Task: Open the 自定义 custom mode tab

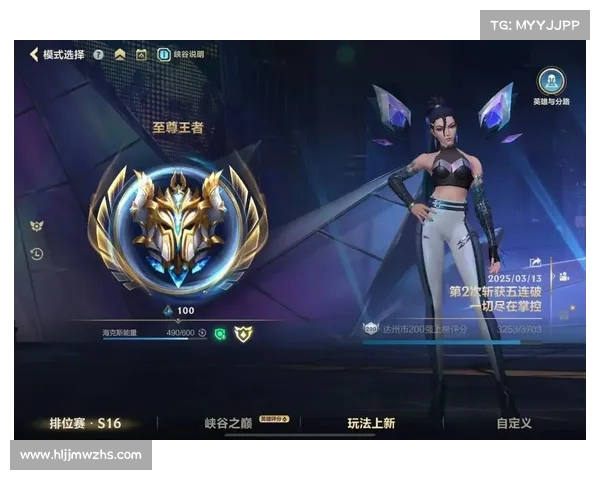Action: (513, 423)
